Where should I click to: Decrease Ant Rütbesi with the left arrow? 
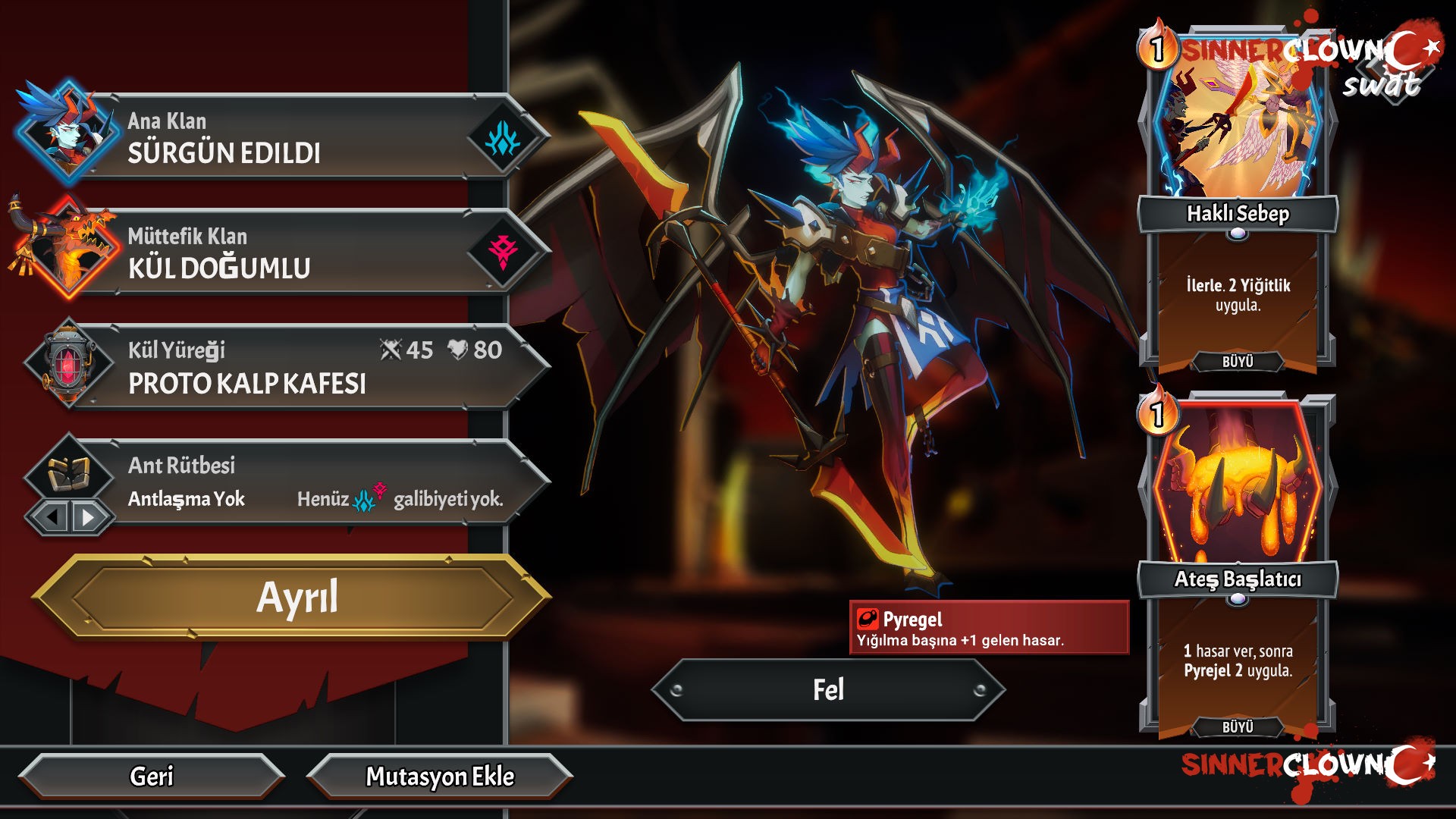(x=52, y=517)
